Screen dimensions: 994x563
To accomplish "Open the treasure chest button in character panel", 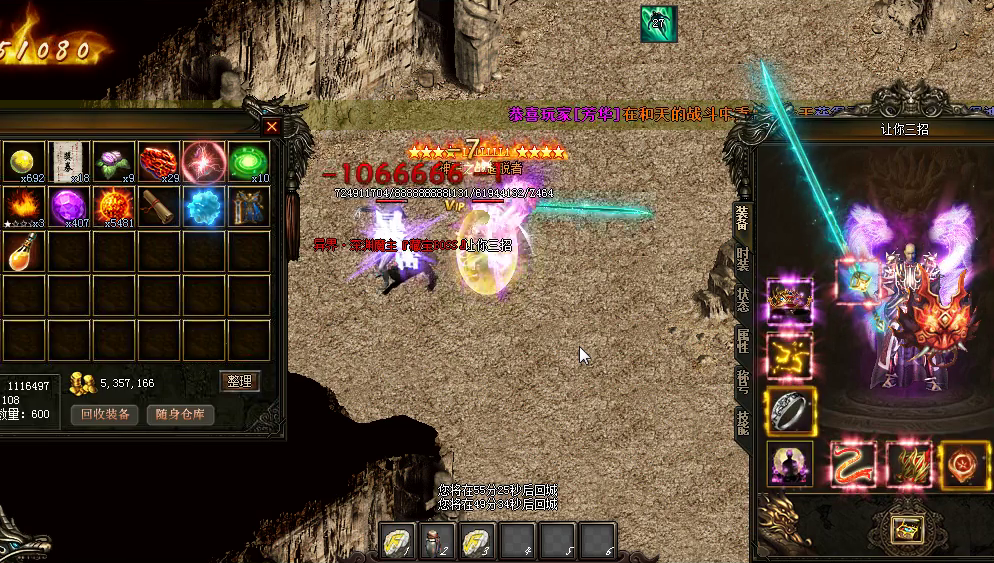I will pos(908,530).
